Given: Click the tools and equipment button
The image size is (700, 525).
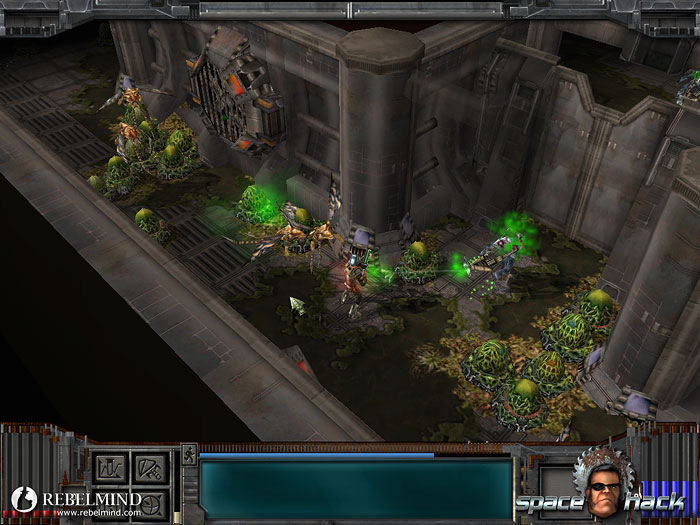Looking at the screenshot, I should tap(148, 468).
